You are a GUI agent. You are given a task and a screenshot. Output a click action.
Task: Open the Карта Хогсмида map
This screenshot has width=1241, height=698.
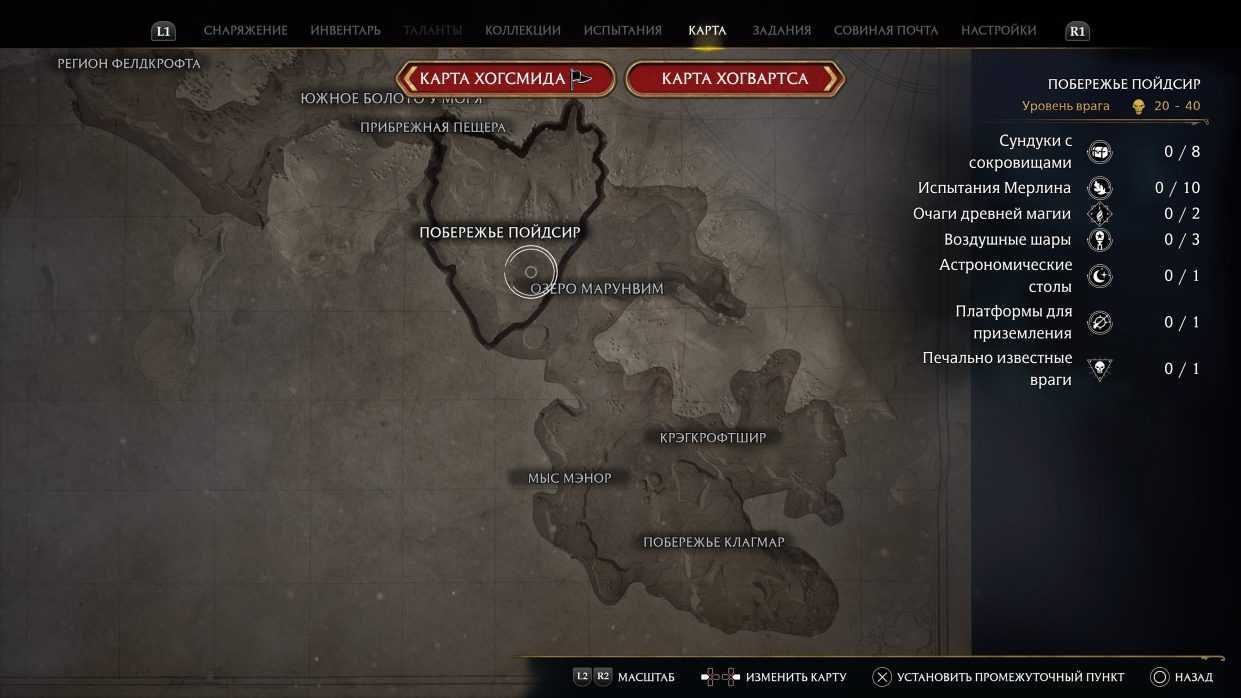504,79
